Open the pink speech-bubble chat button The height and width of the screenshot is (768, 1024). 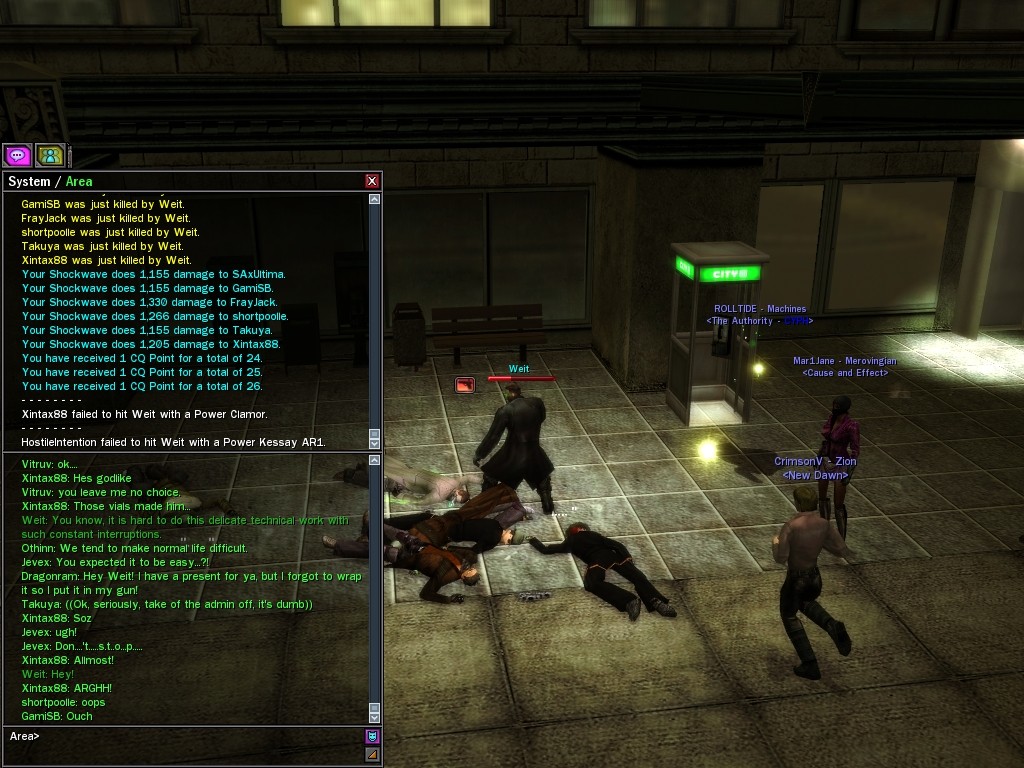[17, 155]
